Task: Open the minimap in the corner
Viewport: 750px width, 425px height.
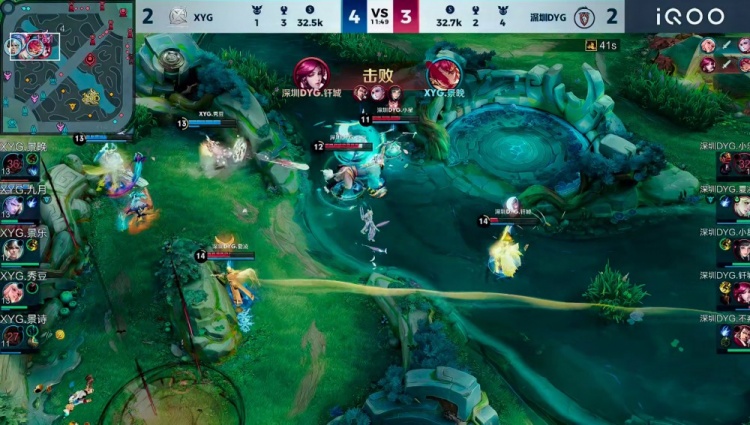Action: (x=67, y=66)
